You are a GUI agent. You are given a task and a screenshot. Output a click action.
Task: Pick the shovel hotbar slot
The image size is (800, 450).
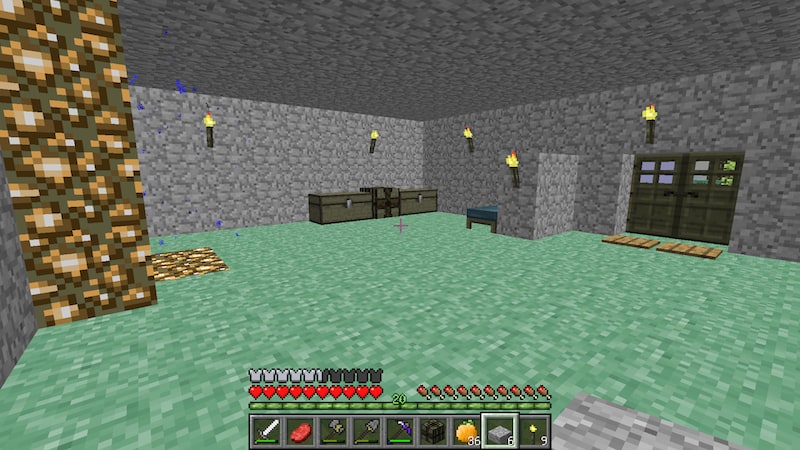click(x=367, y=432)
